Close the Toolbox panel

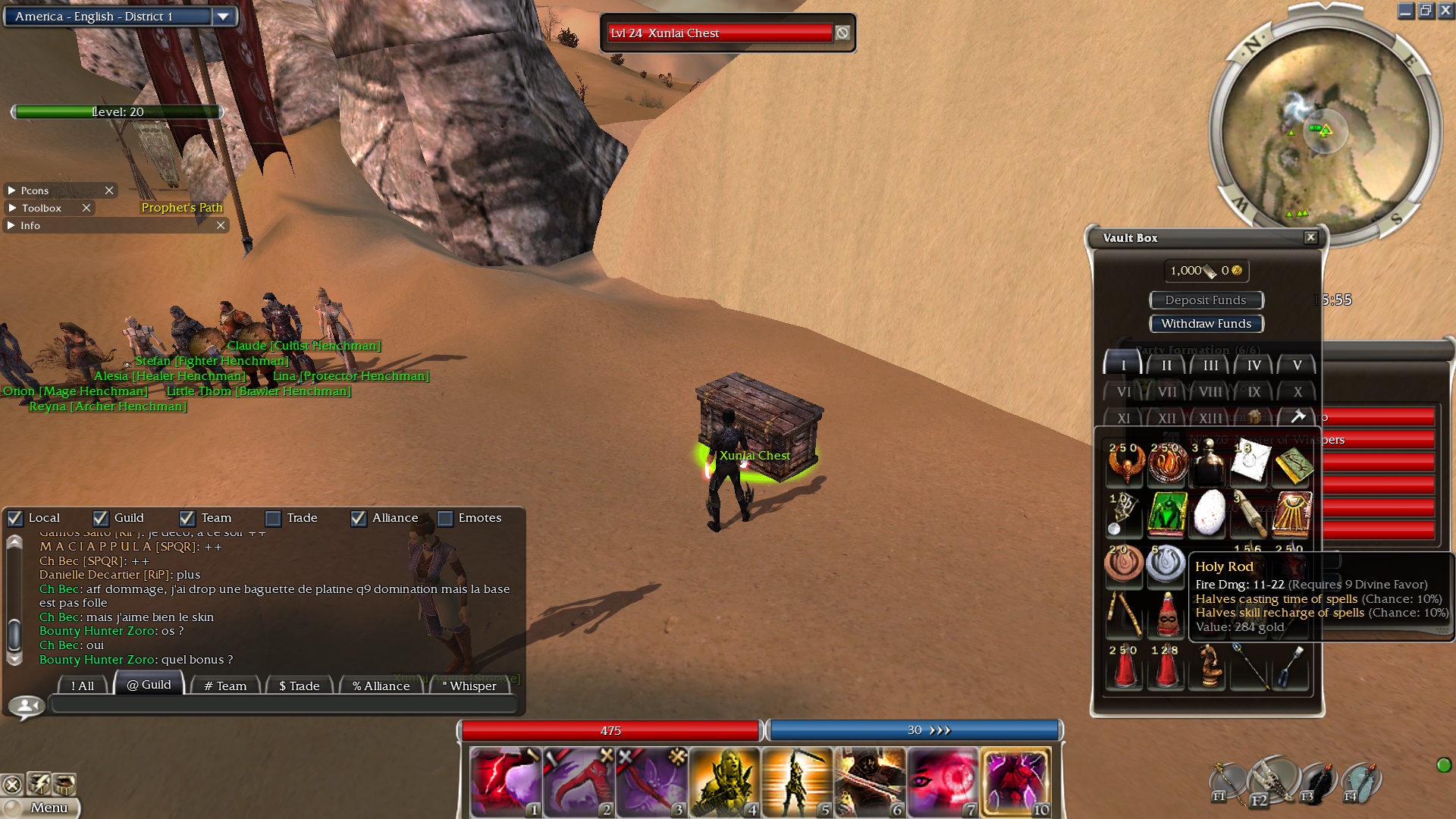pyautogui.click(x=86, y=208)
